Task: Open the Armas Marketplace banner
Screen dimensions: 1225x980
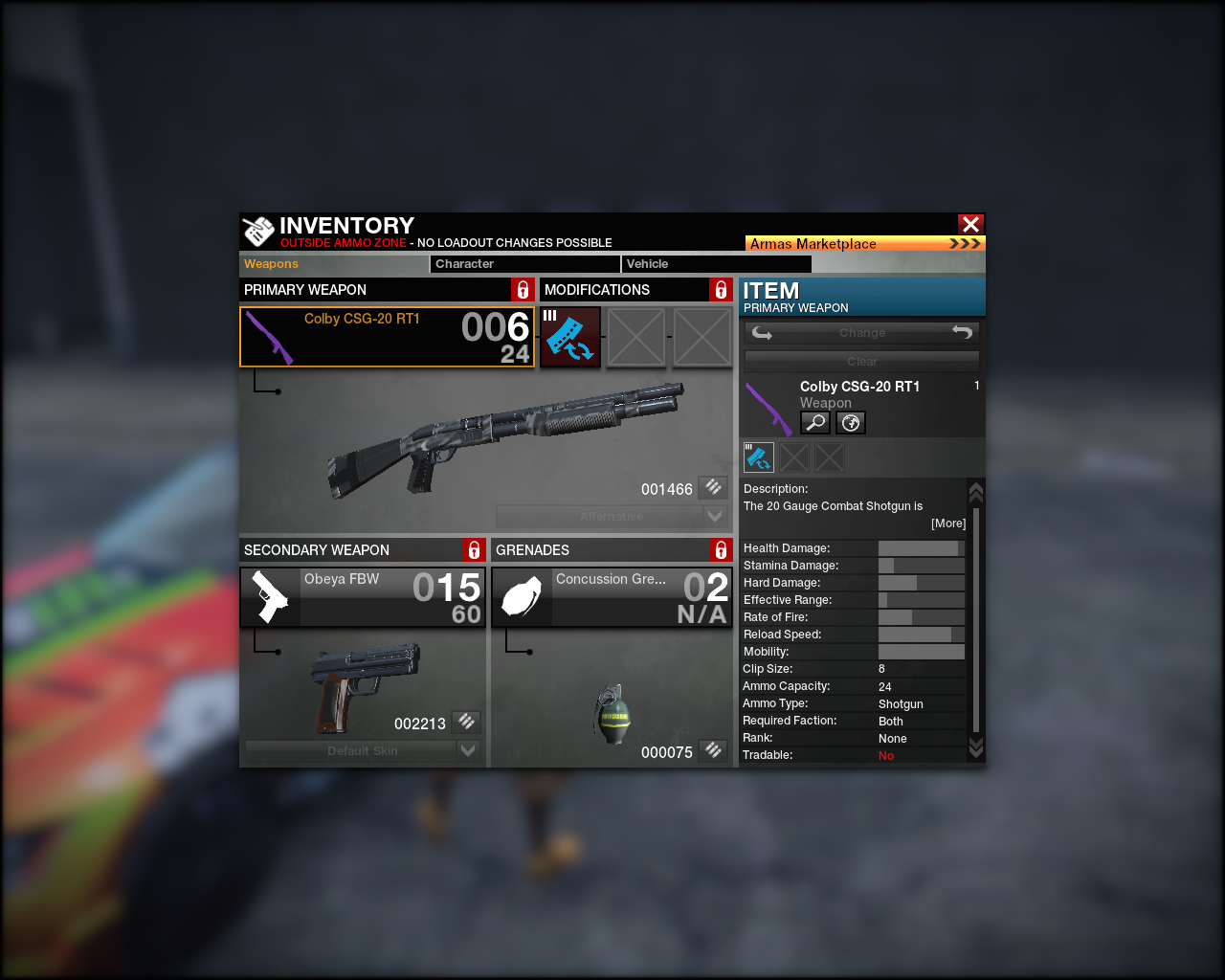Action: (x=864, y=244)
